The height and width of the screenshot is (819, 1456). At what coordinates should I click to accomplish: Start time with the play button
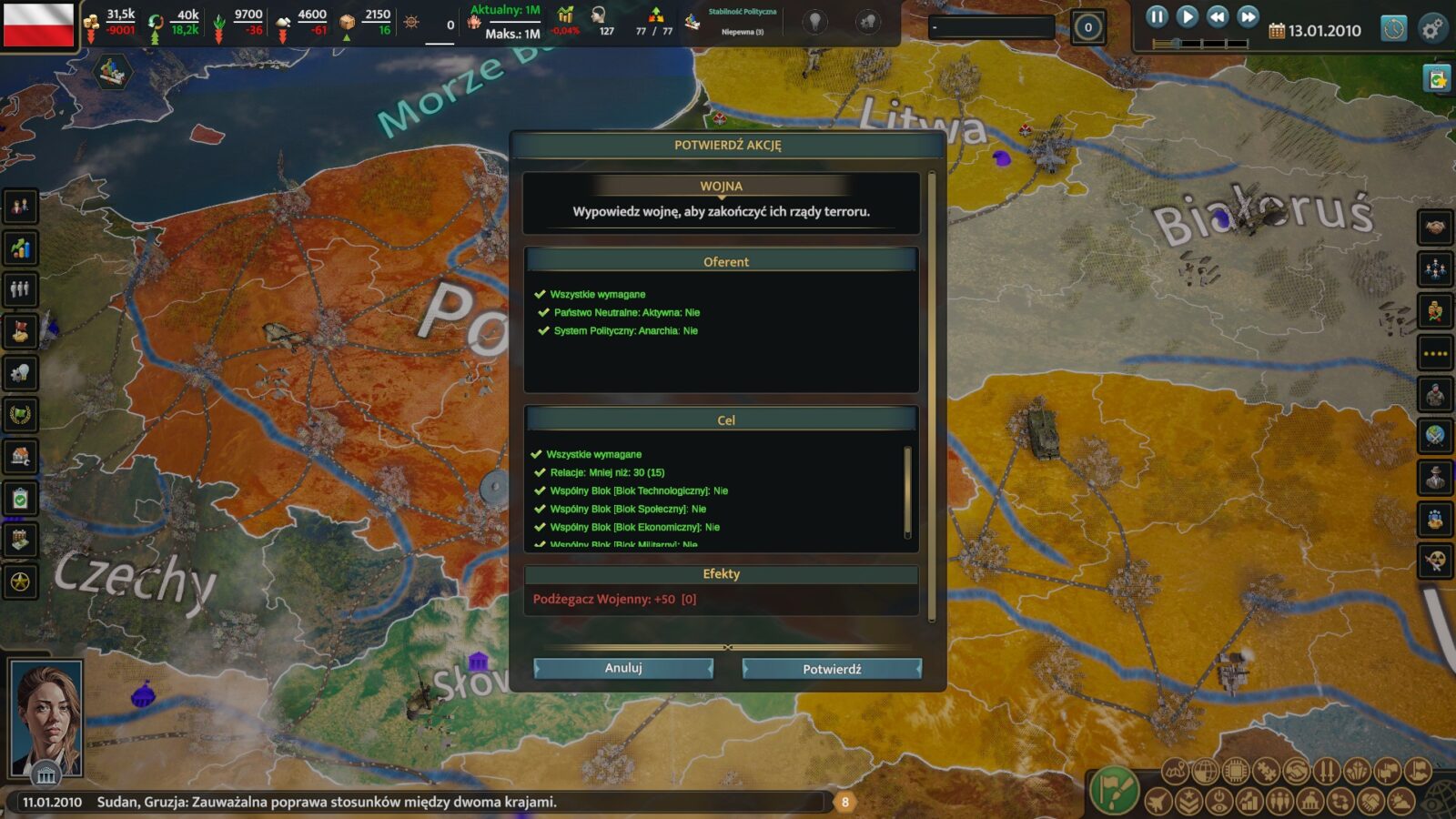coord(1187,16)
